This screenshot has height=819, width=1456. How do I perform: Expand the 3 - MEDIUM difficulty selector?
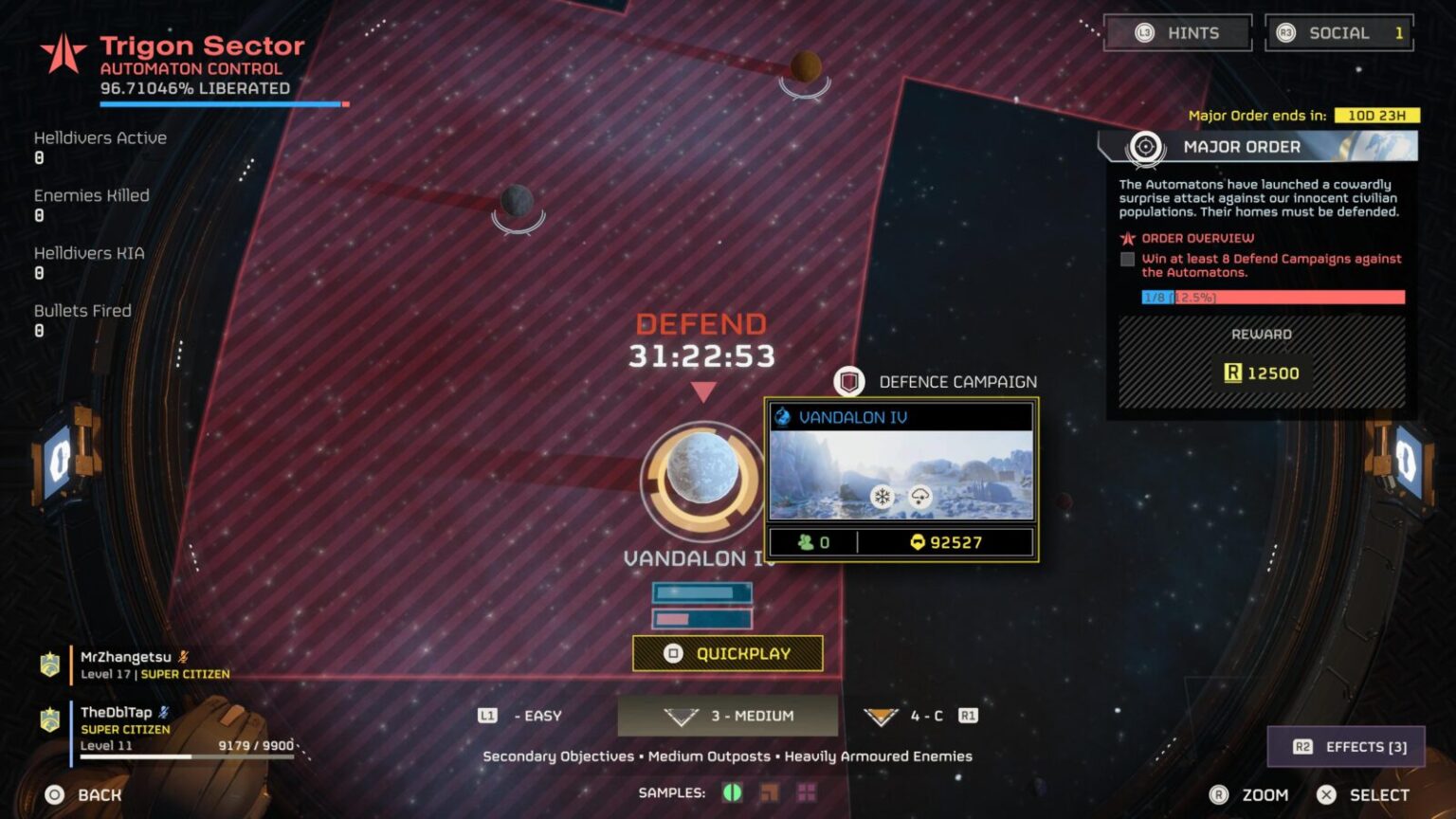(x=728, y=716)
